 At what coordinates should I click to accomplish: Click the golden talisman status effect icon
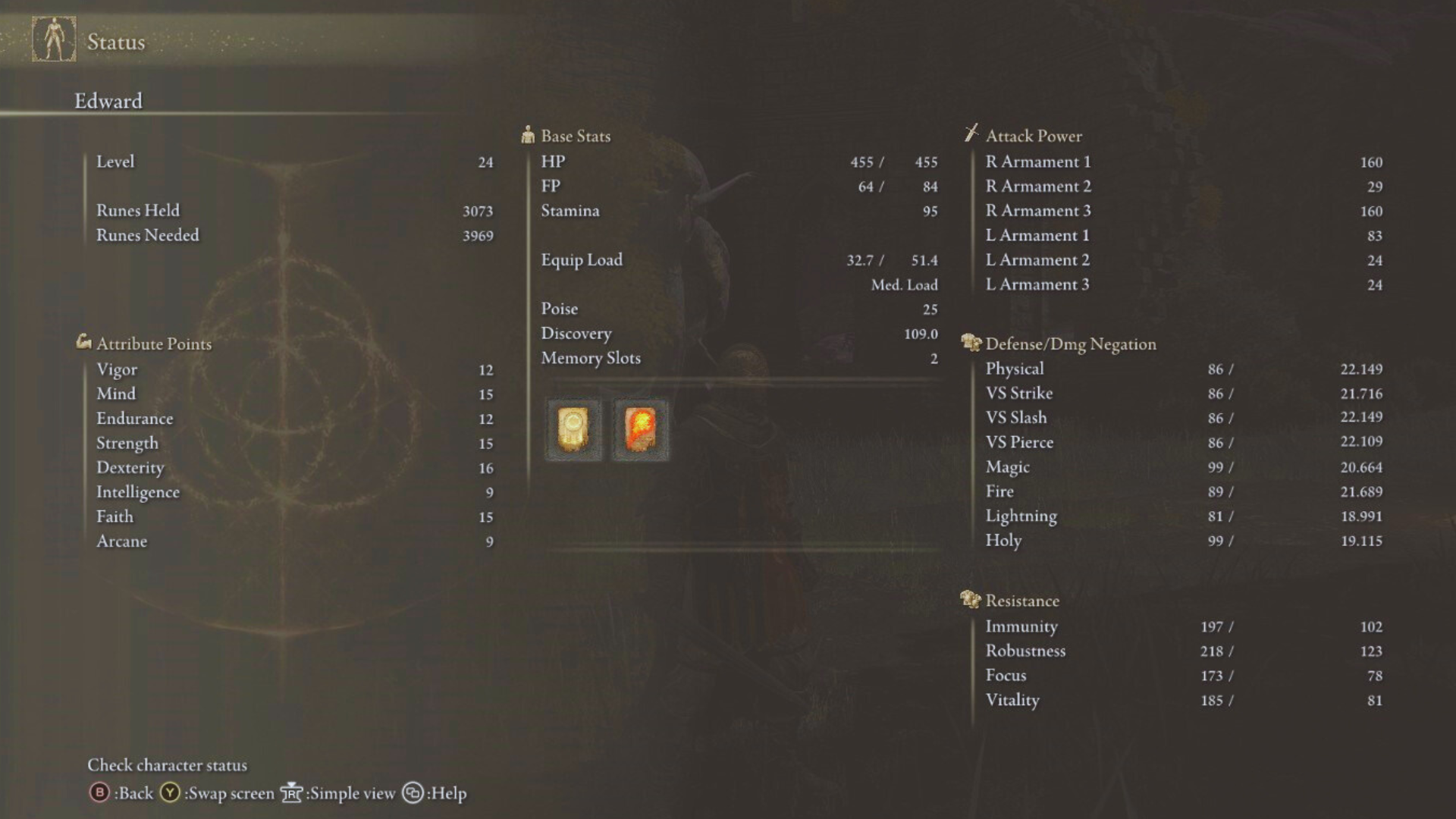[573, 430]
